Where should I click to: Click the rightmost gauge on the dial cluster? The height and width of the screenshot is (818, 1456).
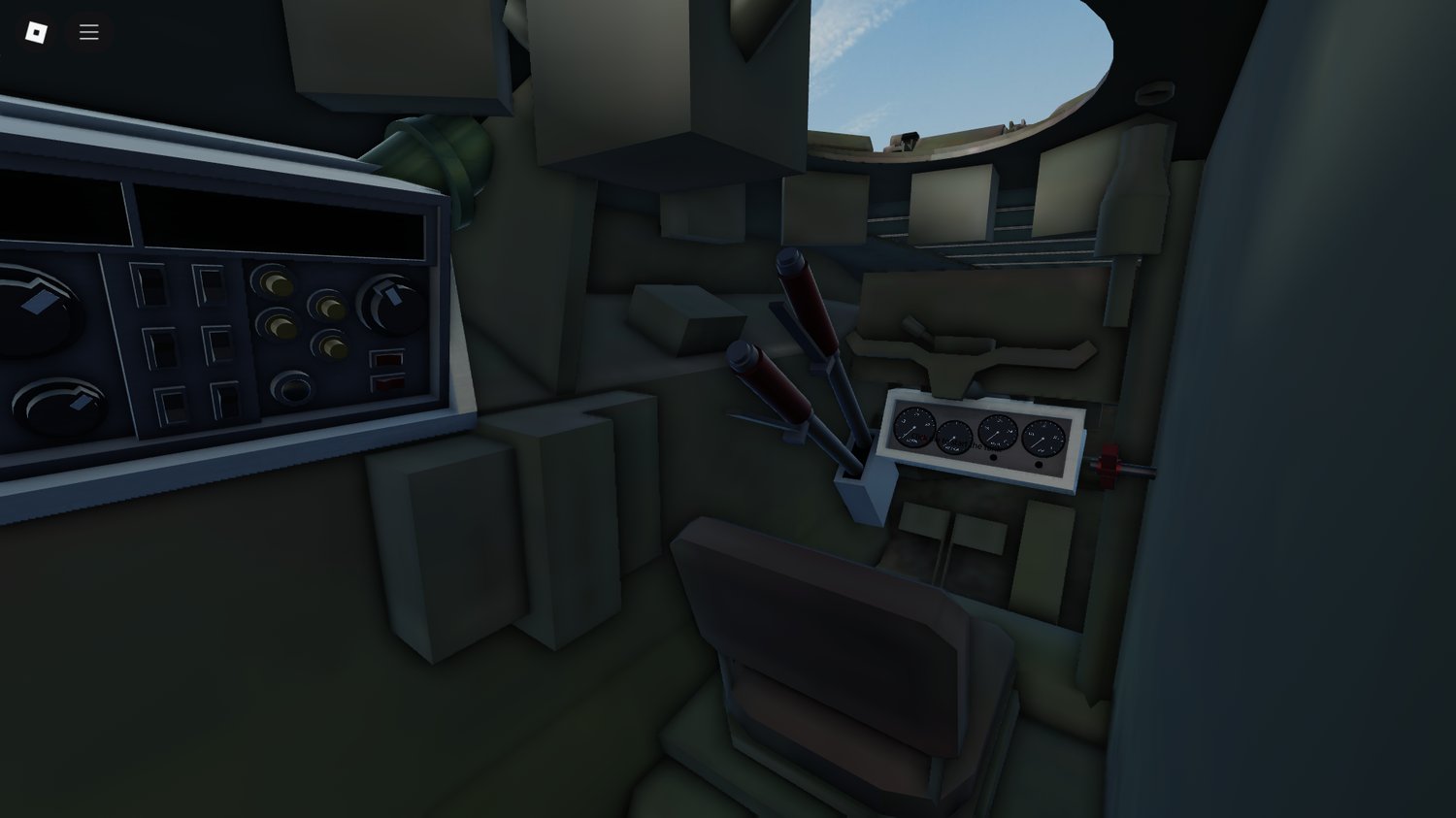pos(1043,439)
